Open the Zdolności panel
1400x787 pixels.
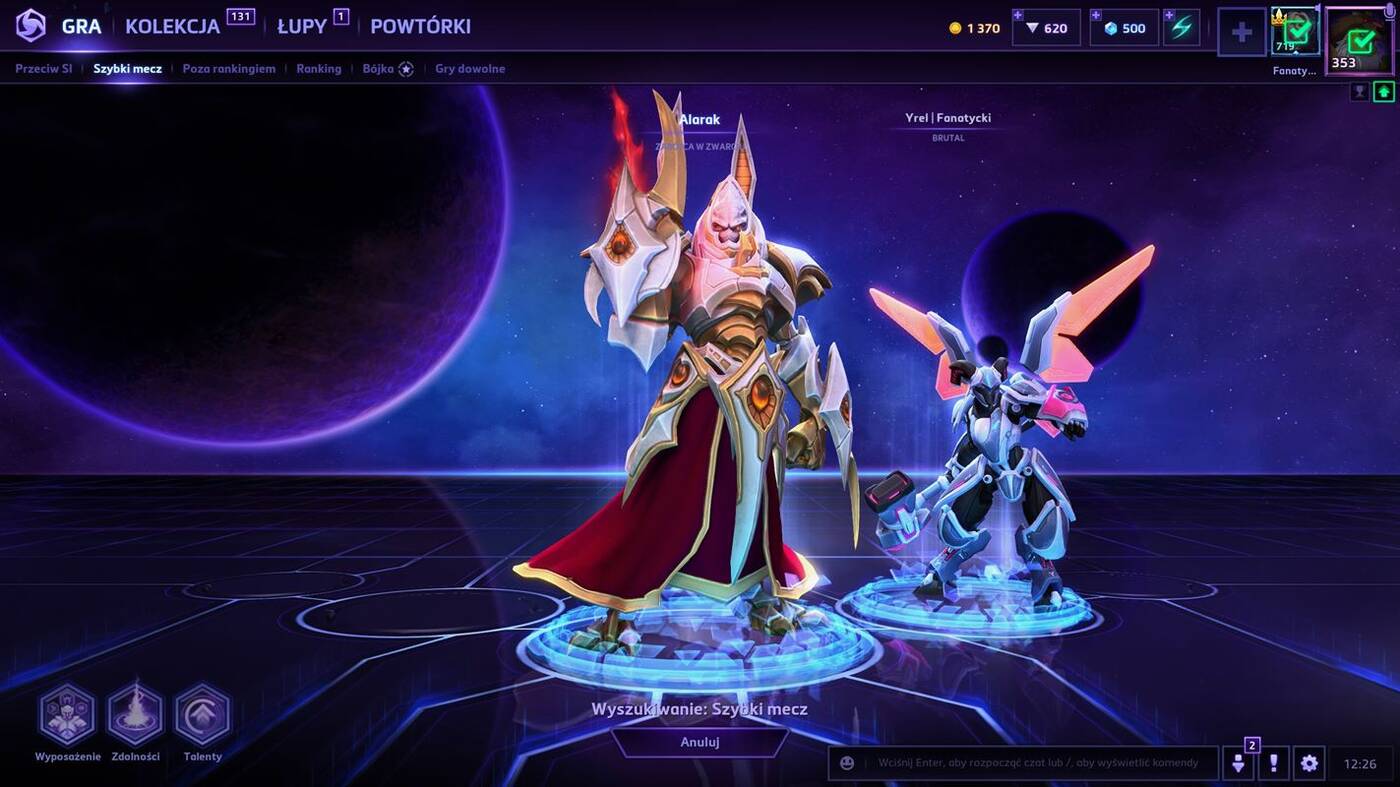[x=135, y=717]
